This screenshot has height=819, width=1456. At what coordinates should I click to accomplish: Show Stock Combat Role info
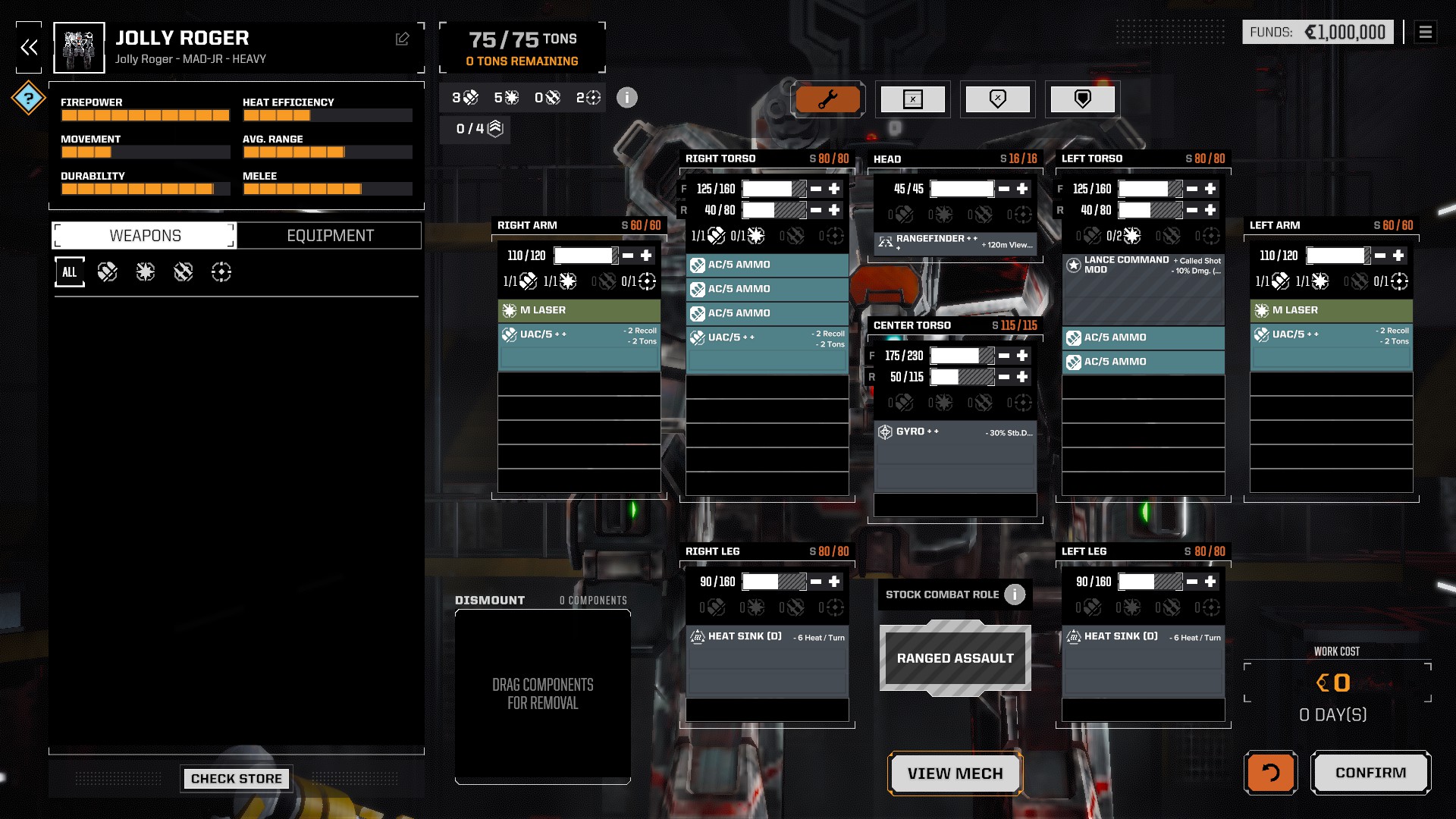tap(1015, 595)
